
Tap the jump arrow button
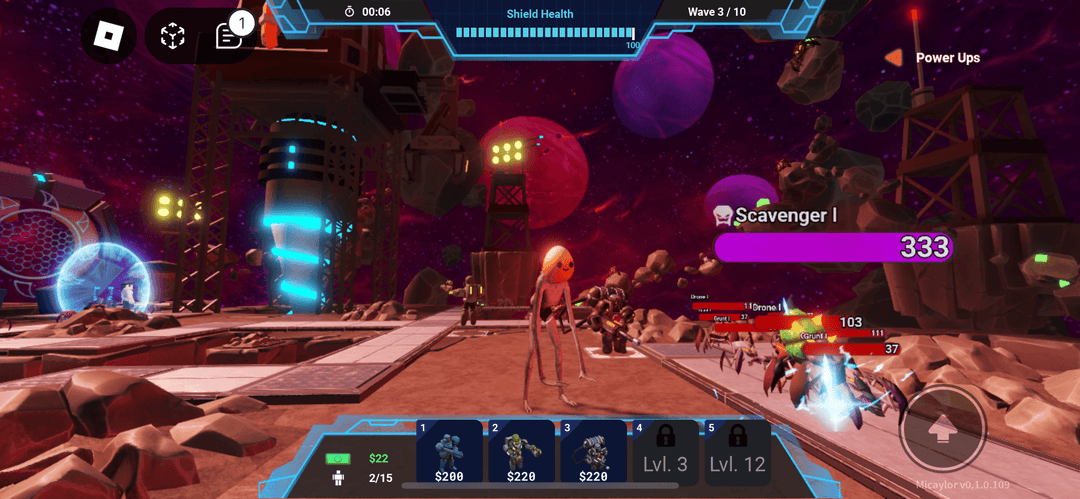[942, 430]
